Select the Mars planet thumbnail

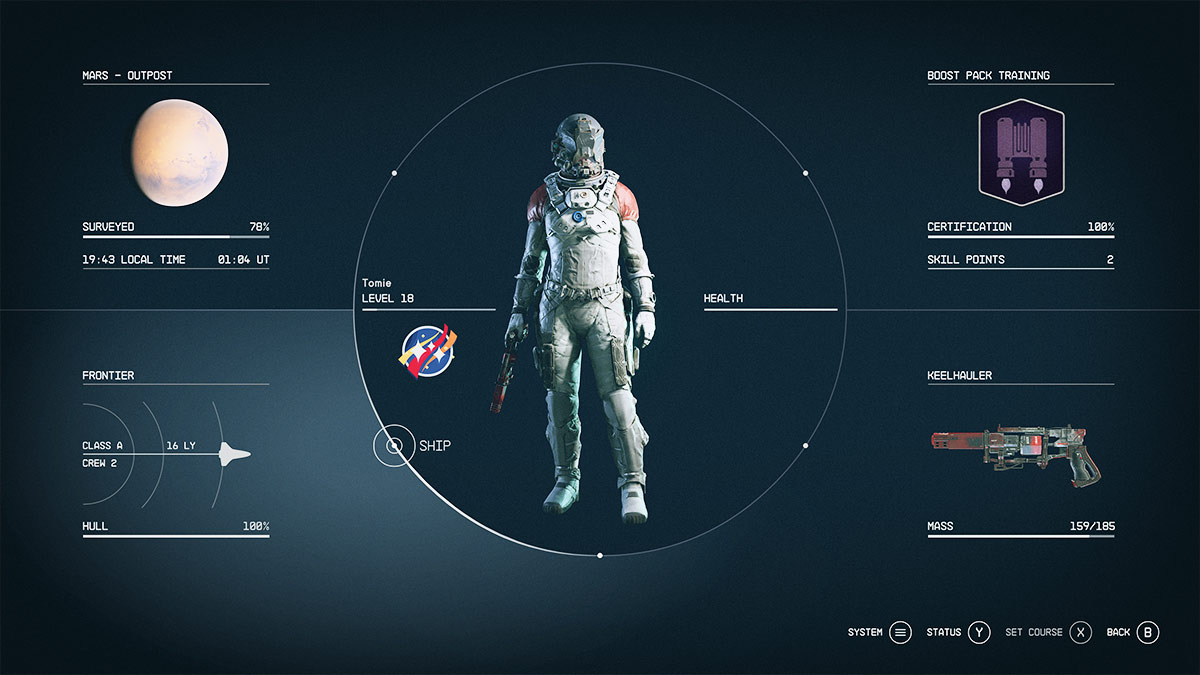tap(180, 153)
